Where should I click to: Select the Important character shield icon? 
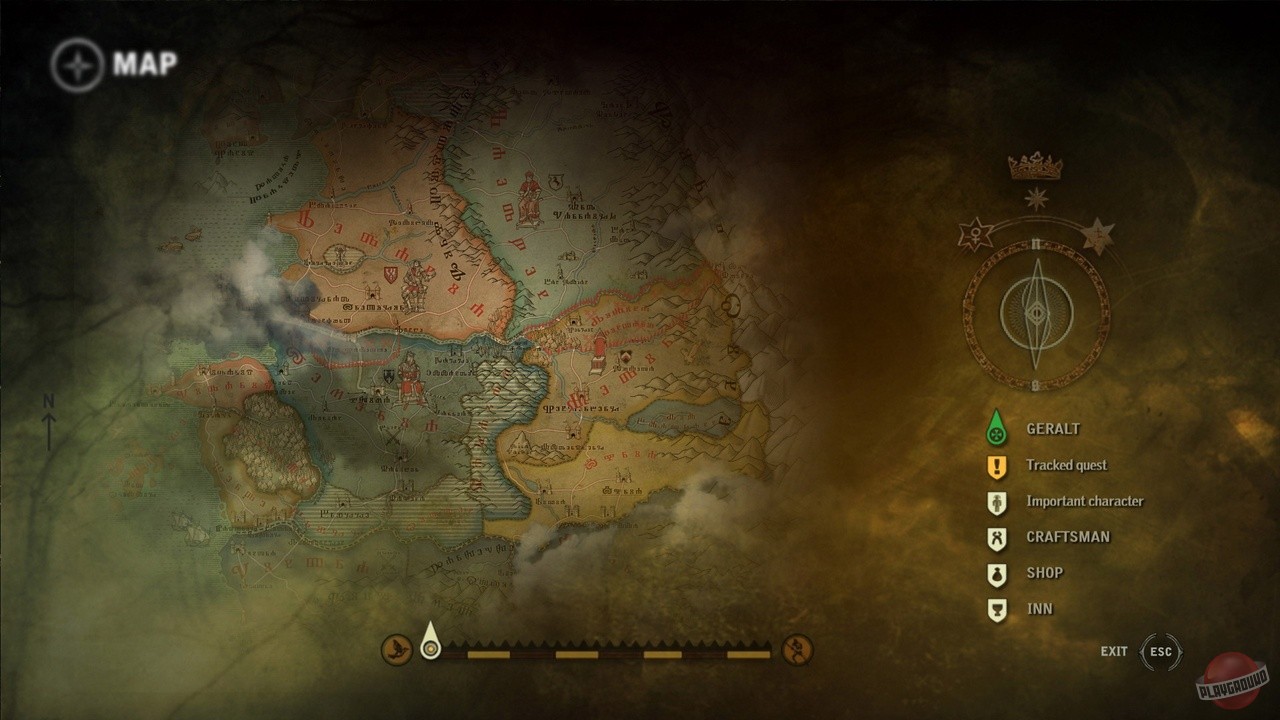point(995,500)
